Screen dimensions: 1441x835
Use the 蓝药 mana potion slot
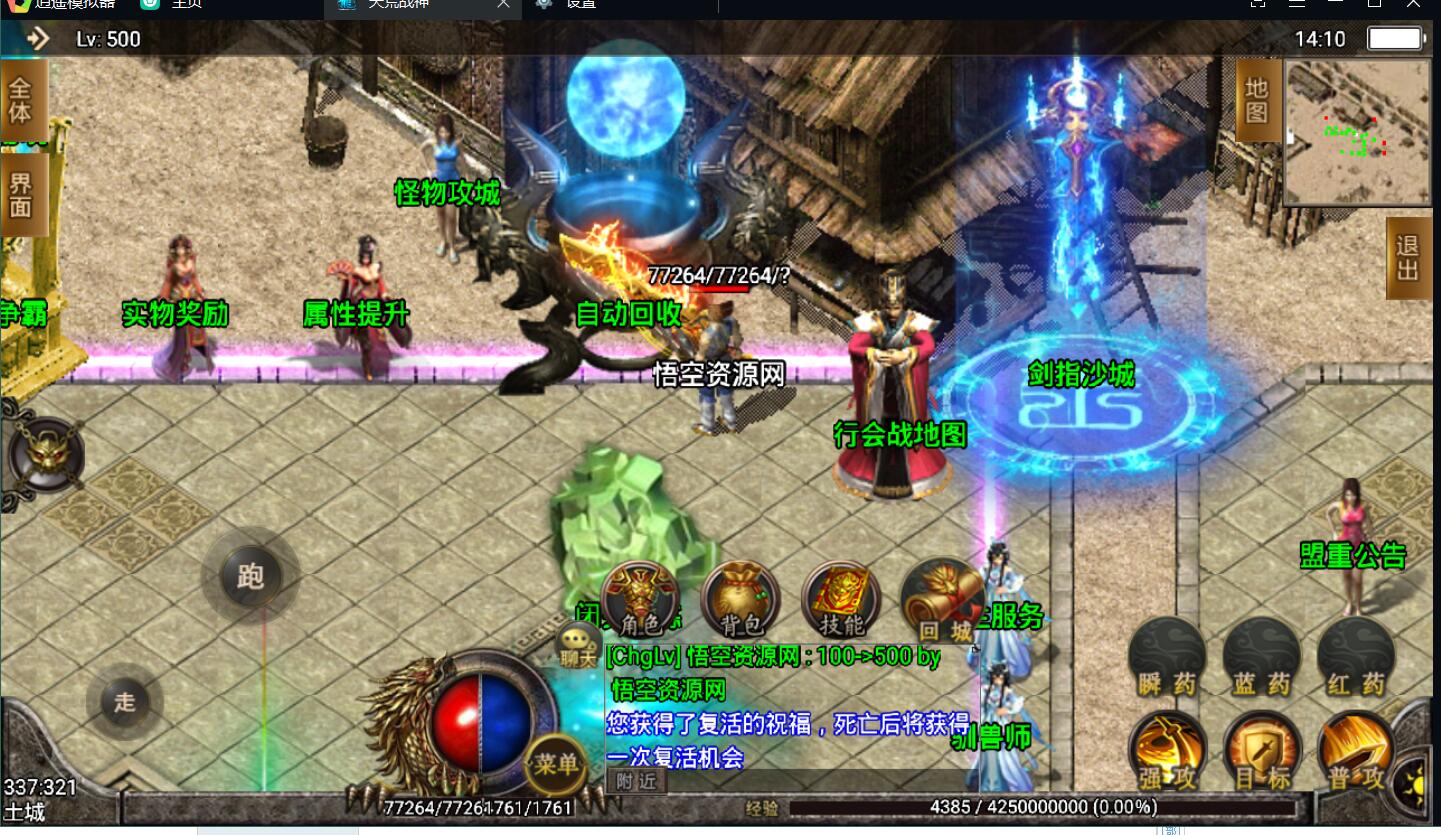tap(1262, 656)
